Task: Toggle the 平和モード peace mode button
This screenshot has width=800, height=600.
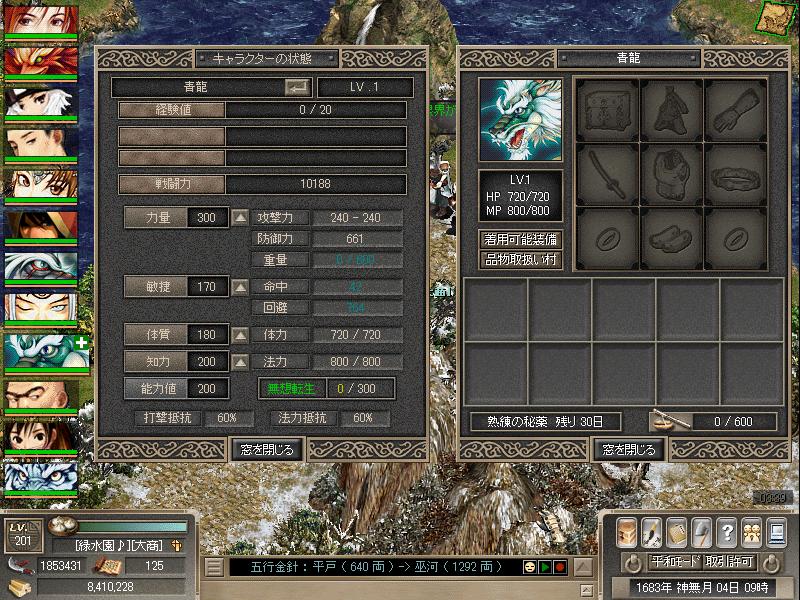Action: (676, 562)
